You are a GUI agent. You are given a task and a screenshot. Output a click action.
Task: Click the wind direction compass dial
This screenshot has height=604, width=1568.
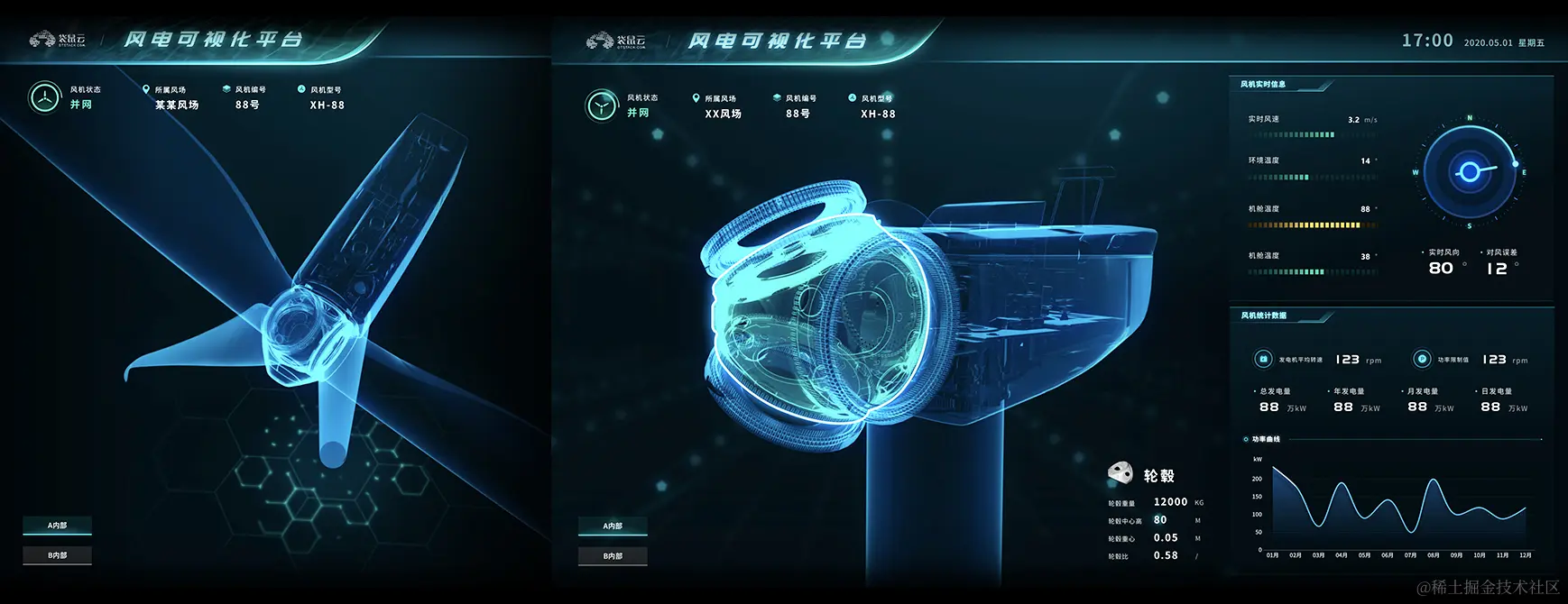click(x=1469, y=171)
